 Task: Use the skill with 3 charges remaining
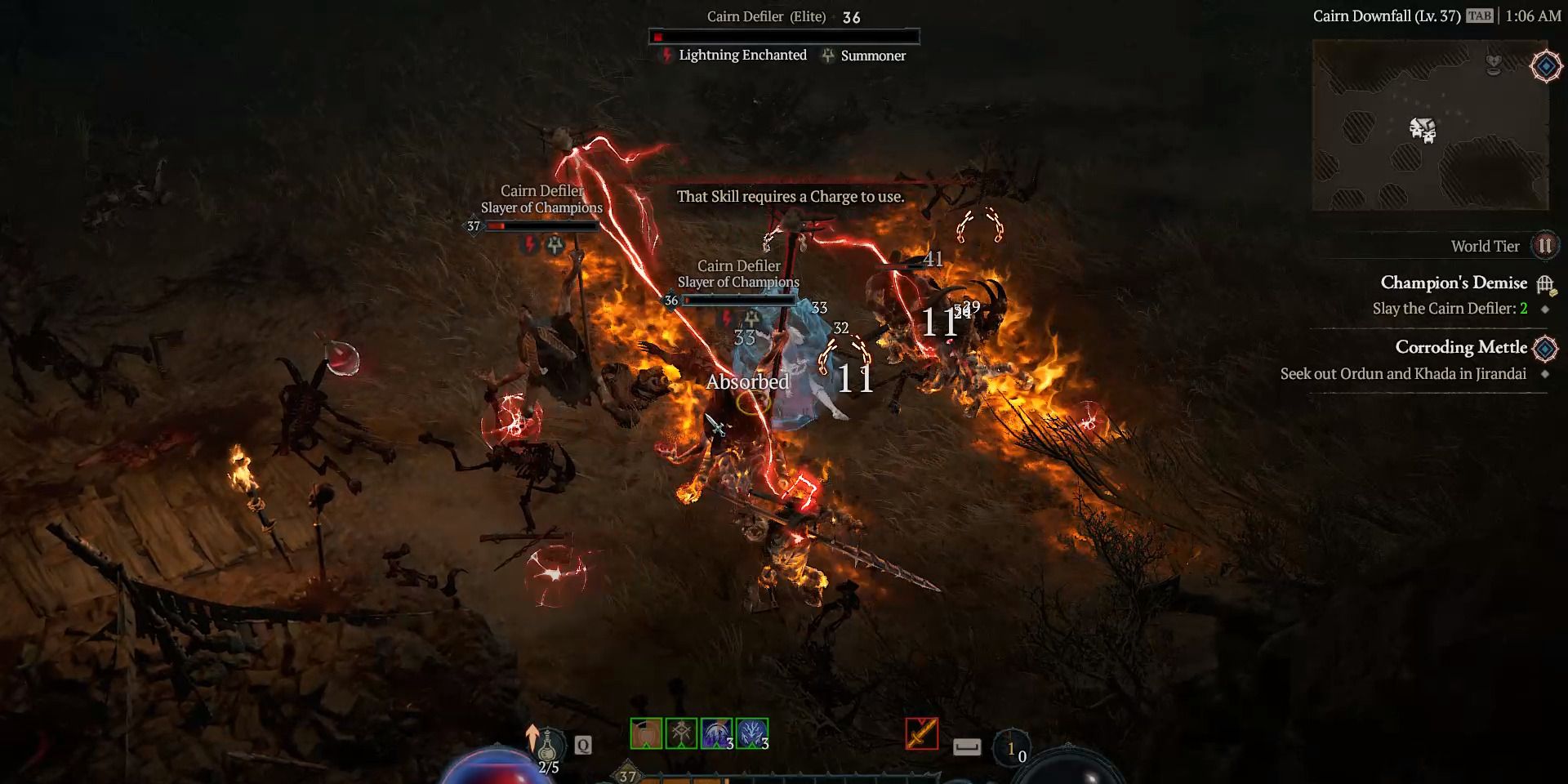(x=715, y=733)
